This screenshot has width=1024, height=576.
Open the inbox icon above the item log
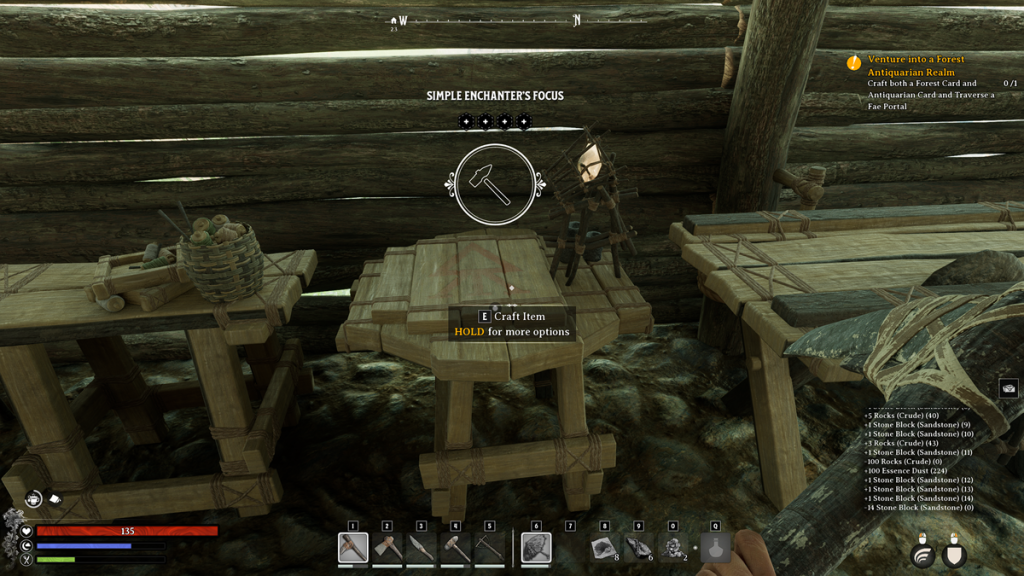pos(1008,389)
